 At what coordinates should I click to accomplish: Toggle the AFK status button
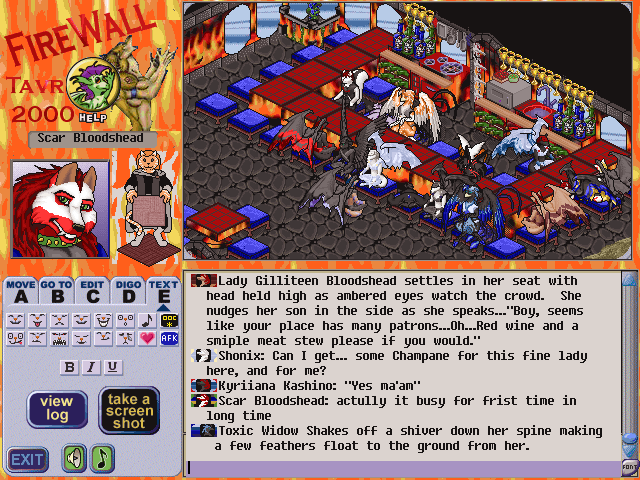point(168,339)
